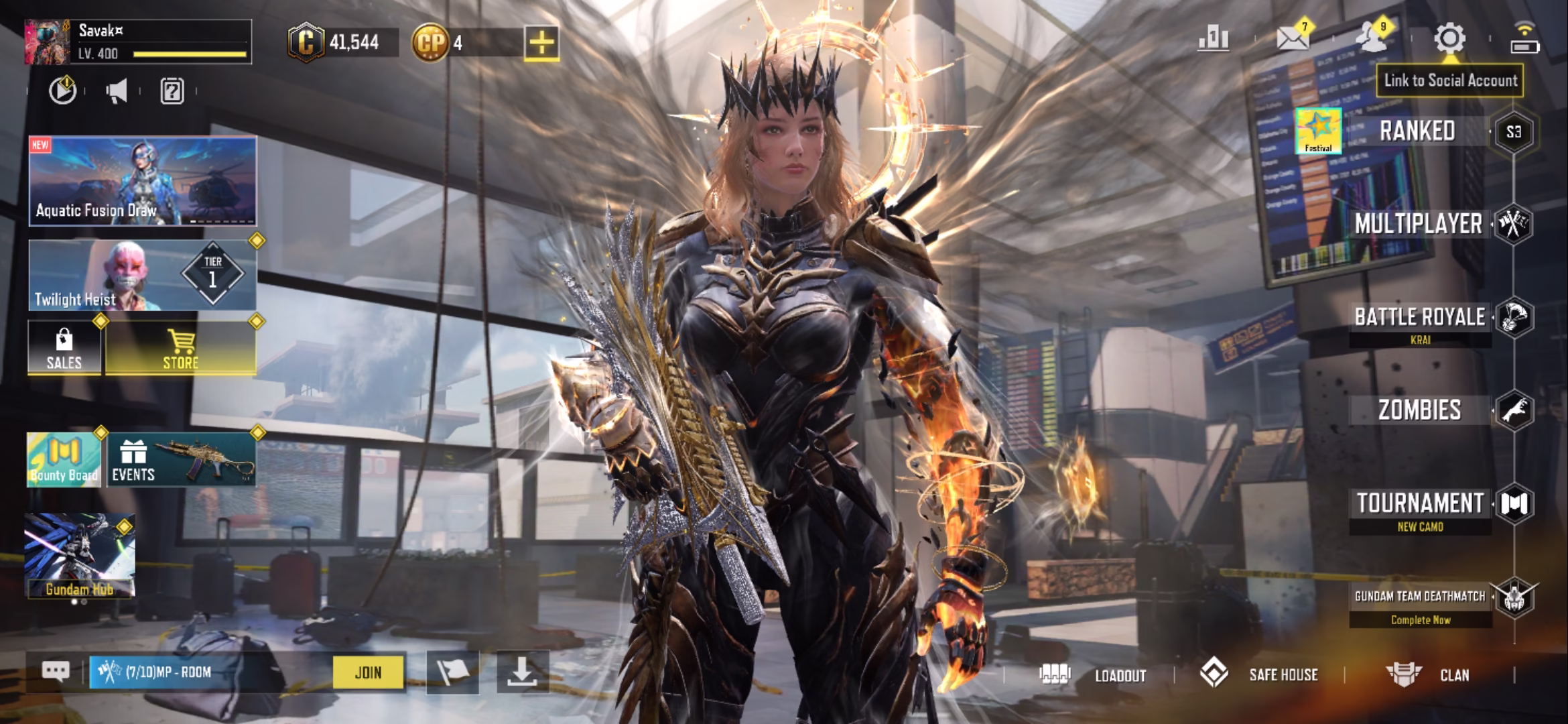Enter Zombies mode
The image size is (1568, 724).
[1419, 410]
